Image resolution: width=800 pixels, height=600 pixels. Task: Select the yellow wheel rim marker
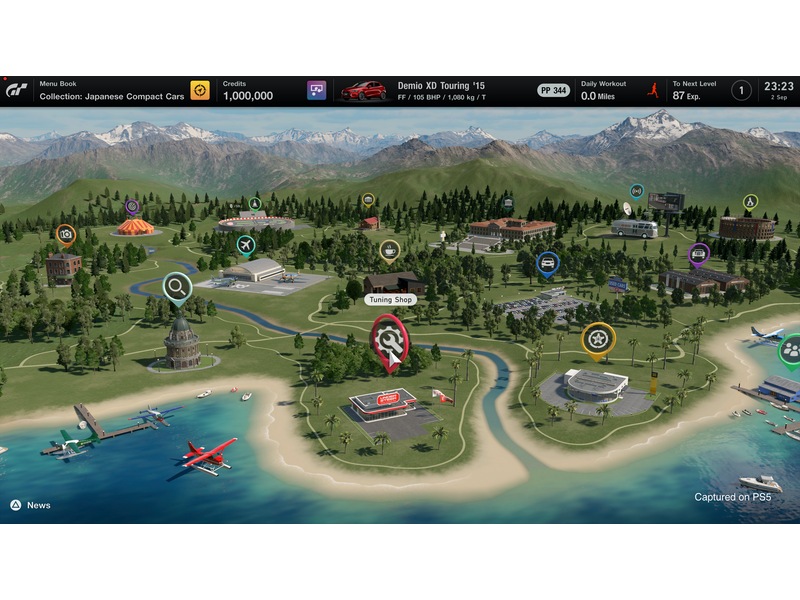pyautogui.click(x=597, y=338)
